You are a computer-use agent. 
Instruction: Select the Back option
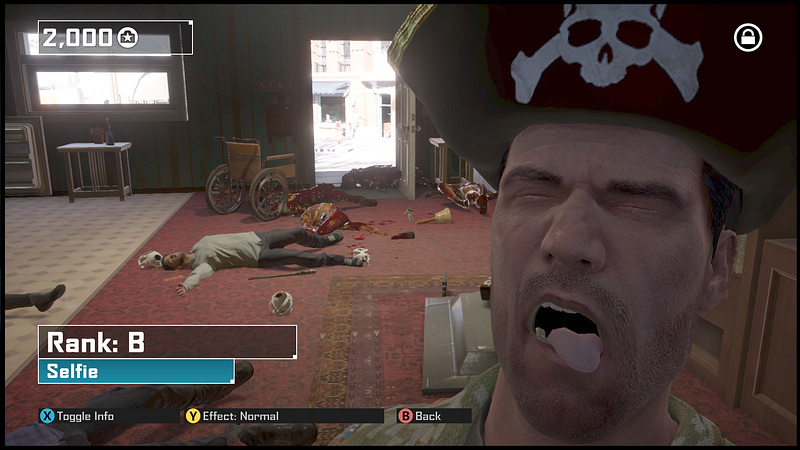click(420, 416)
